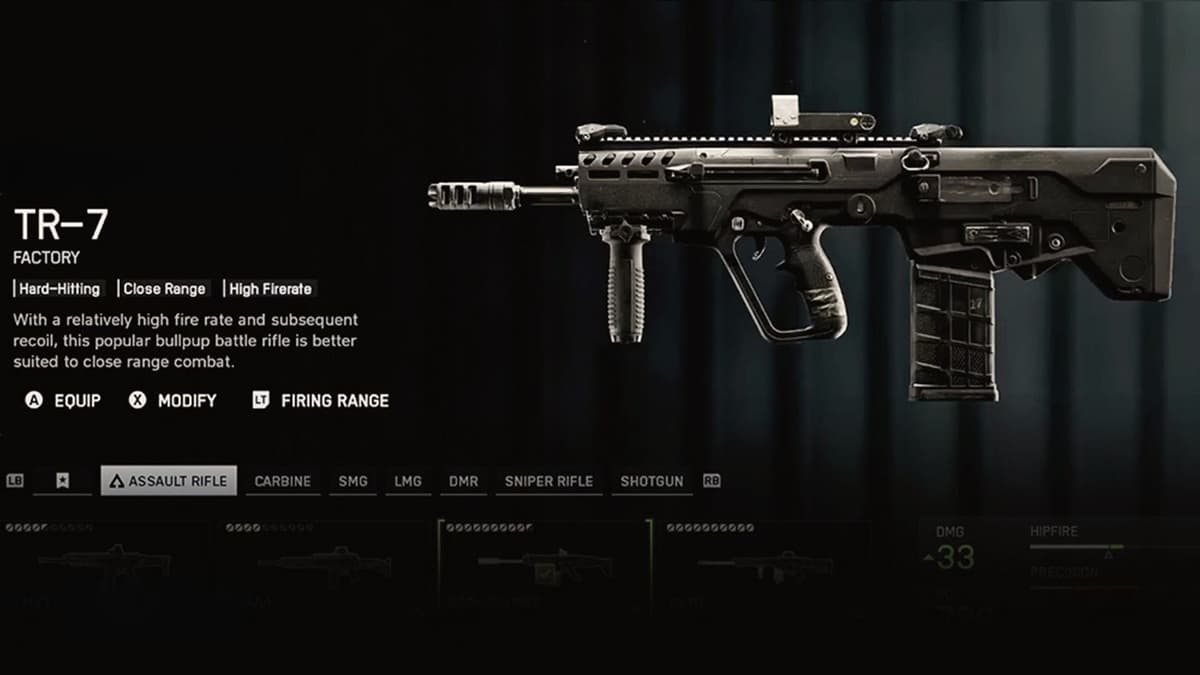Open the bookmark favorites tab
The width and height of the screenshot is (1200, 675).
(62, 481)
